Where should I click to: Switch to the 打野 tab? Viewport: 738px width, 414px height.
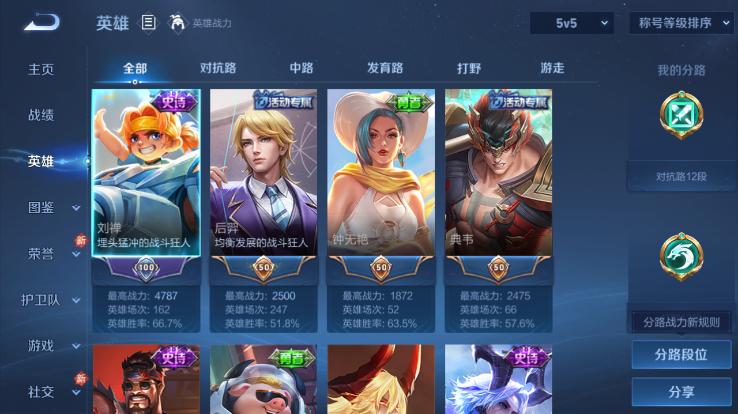469,69
